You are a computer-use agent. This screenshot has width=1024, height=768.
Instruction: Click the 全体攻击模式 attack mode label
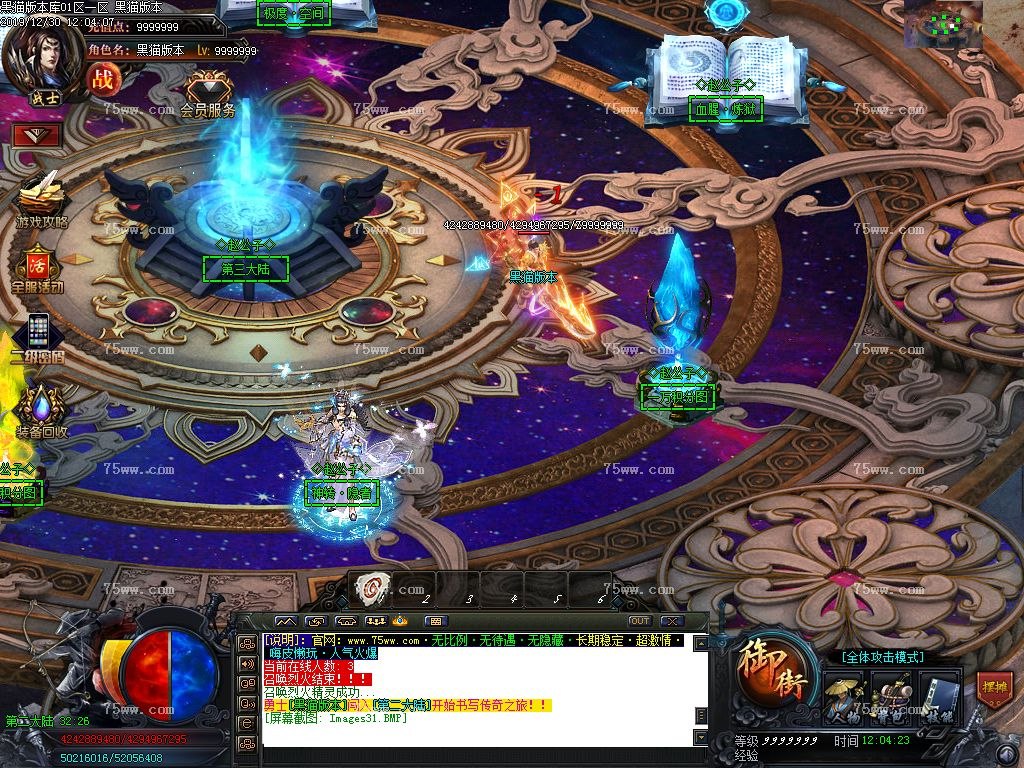(x=882, y=657)
